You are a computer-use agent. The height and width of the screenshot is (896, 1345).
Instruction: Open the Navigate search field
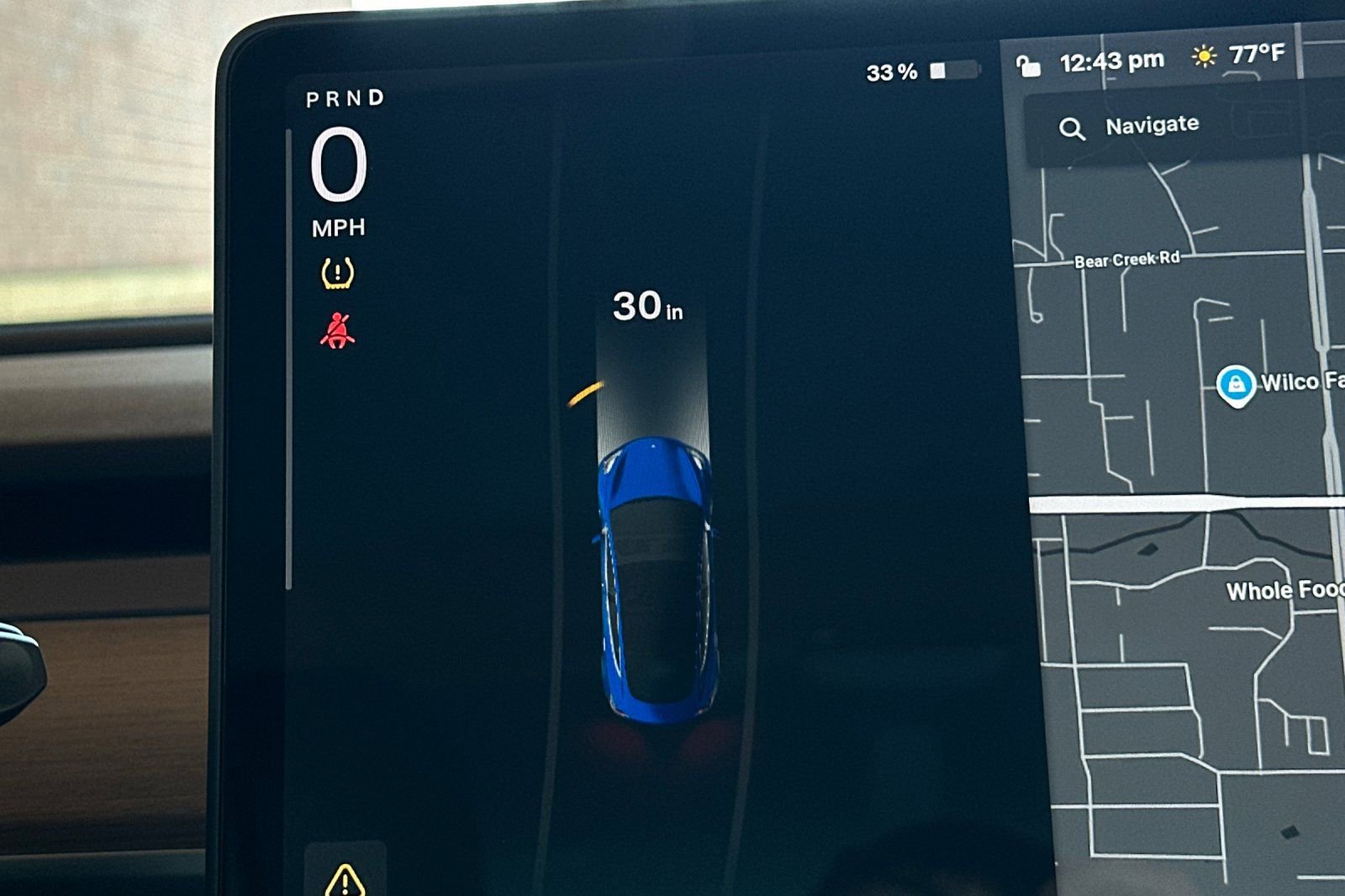pos(1152,126)
